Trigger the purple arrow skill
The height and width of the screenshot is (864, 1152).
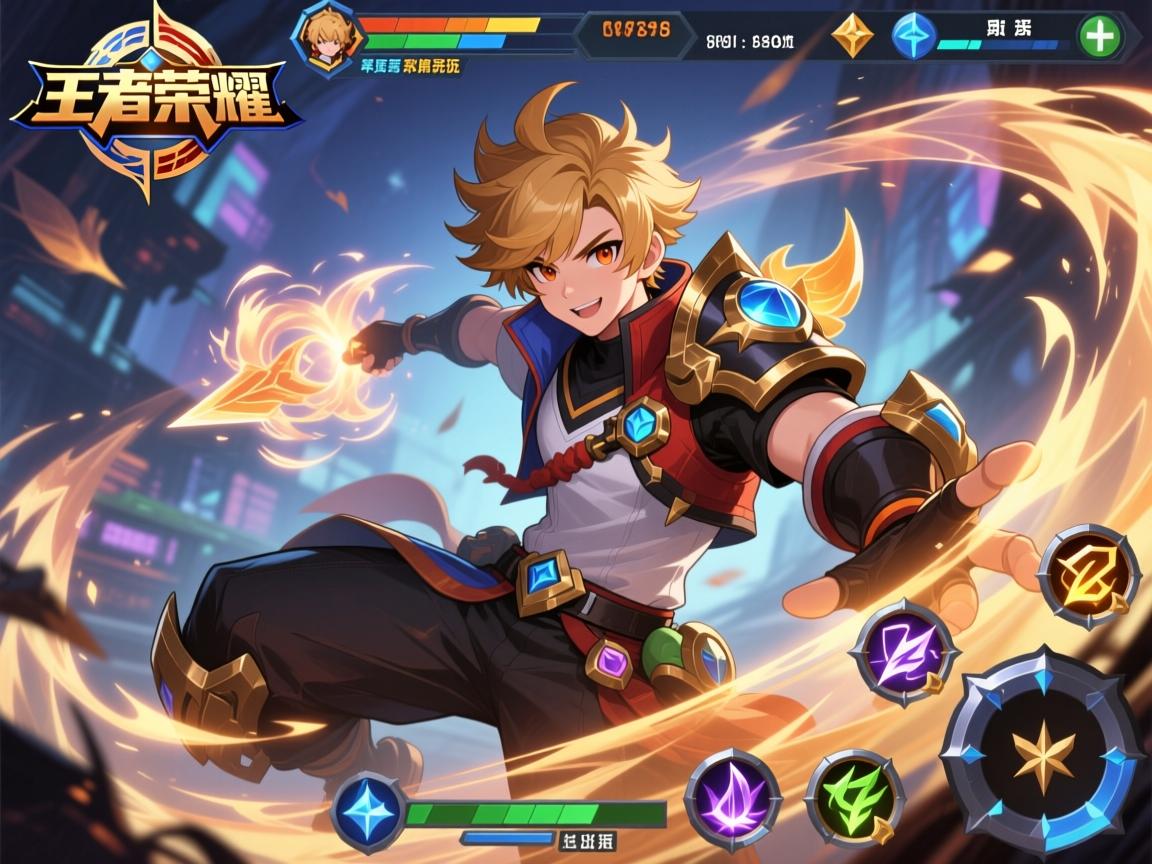[903, 652]
